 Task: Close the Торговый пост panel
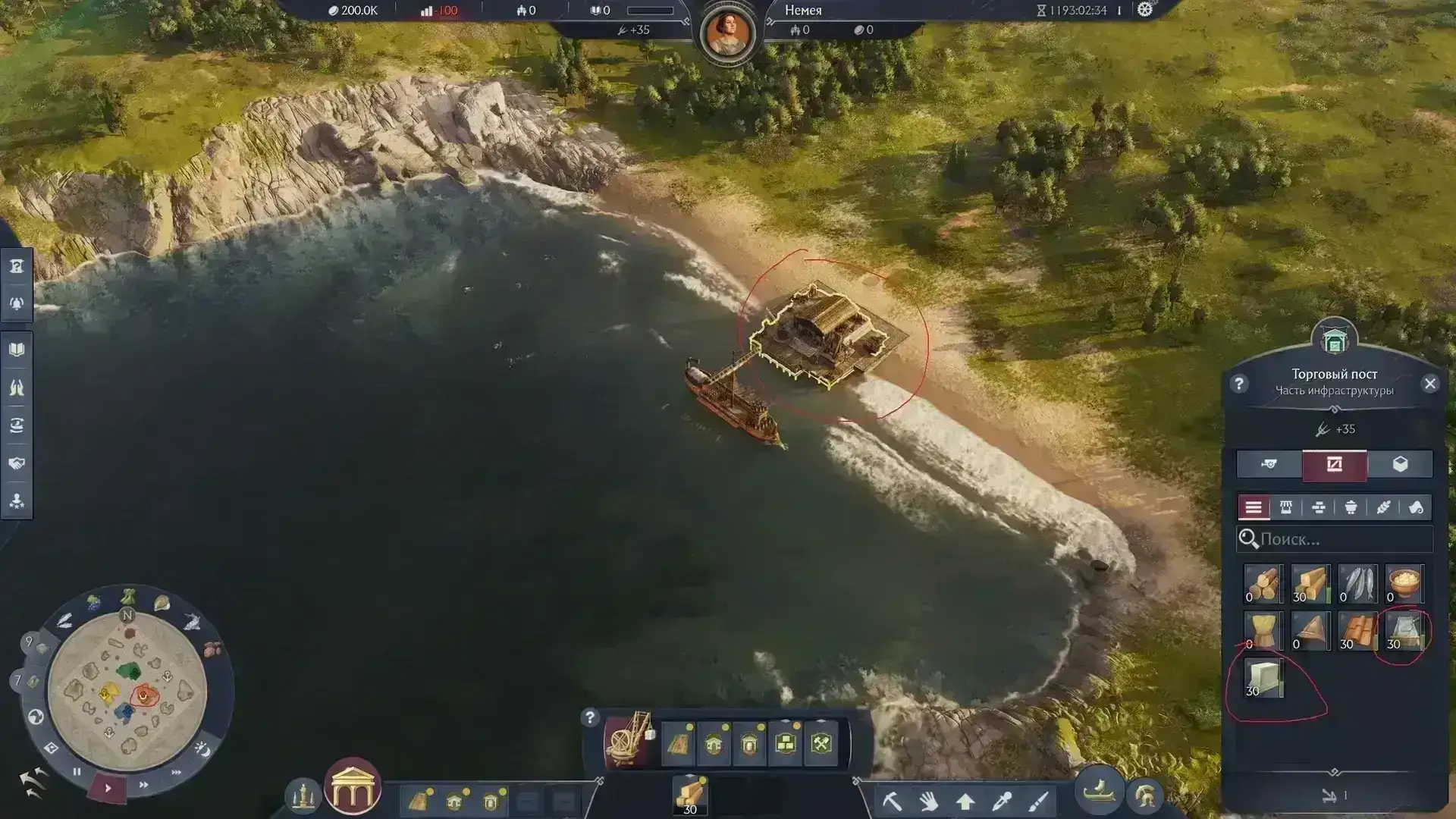(1430, 384)
